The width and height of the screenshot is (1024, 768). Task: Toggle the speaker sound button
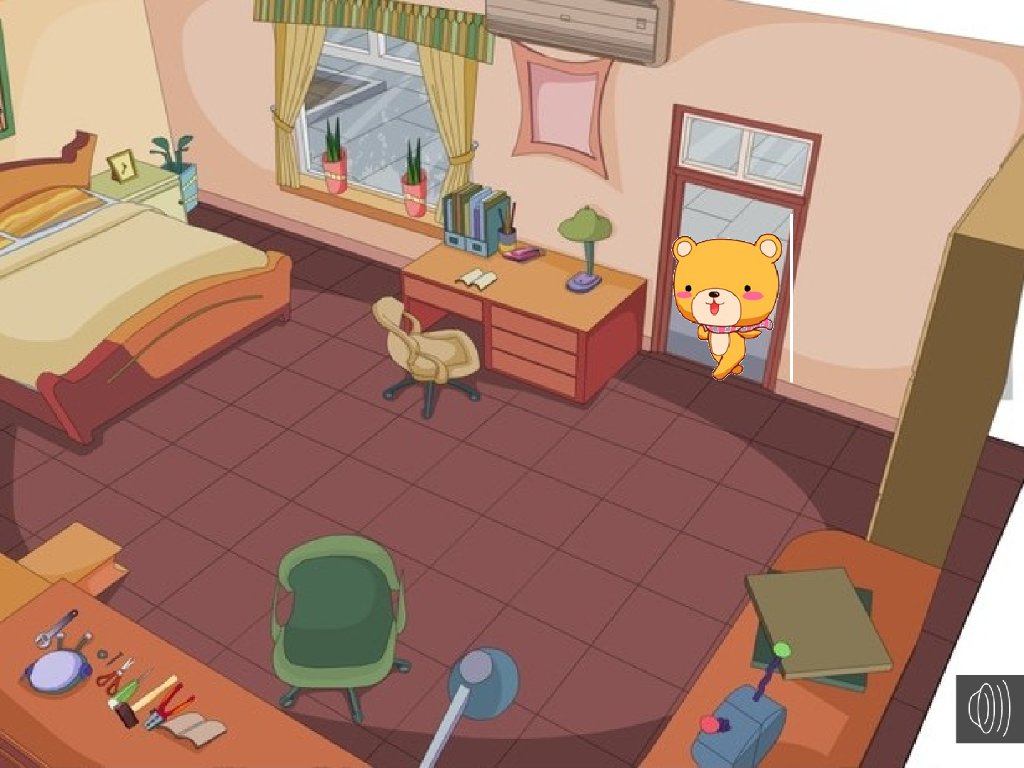point(988,708)
